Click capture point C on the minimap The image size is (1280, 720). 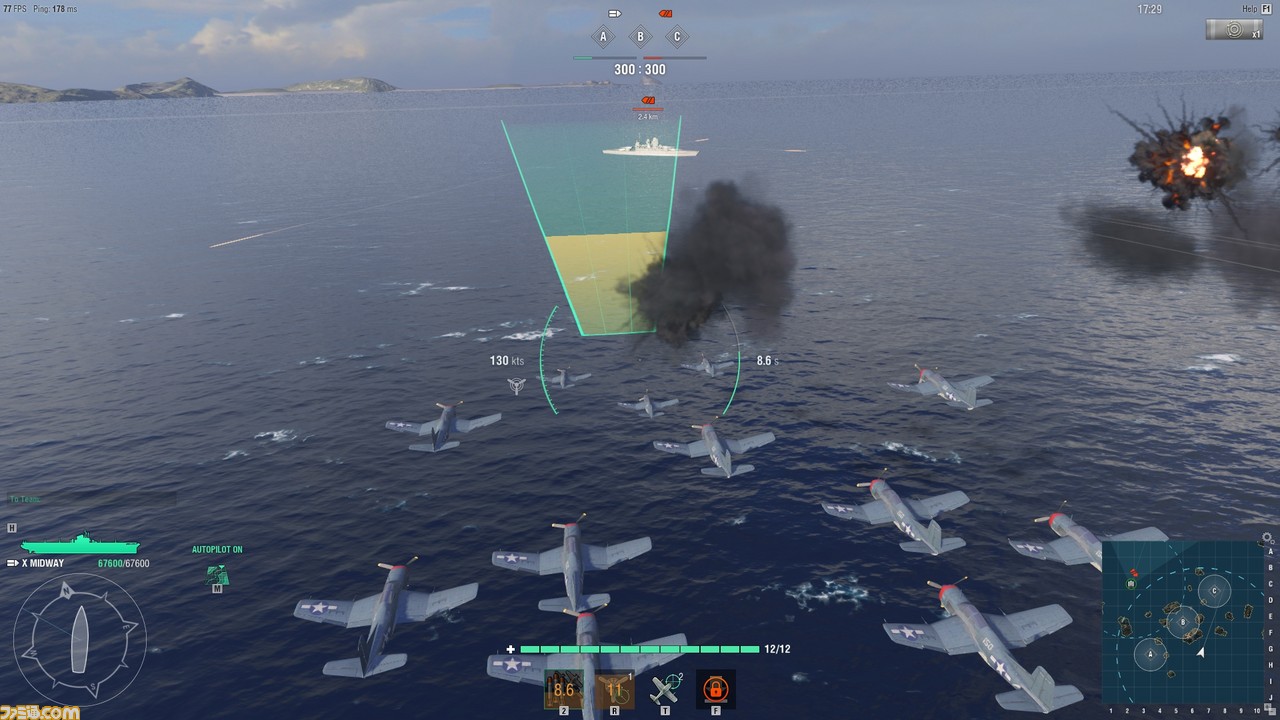[x=1214, y=590]
